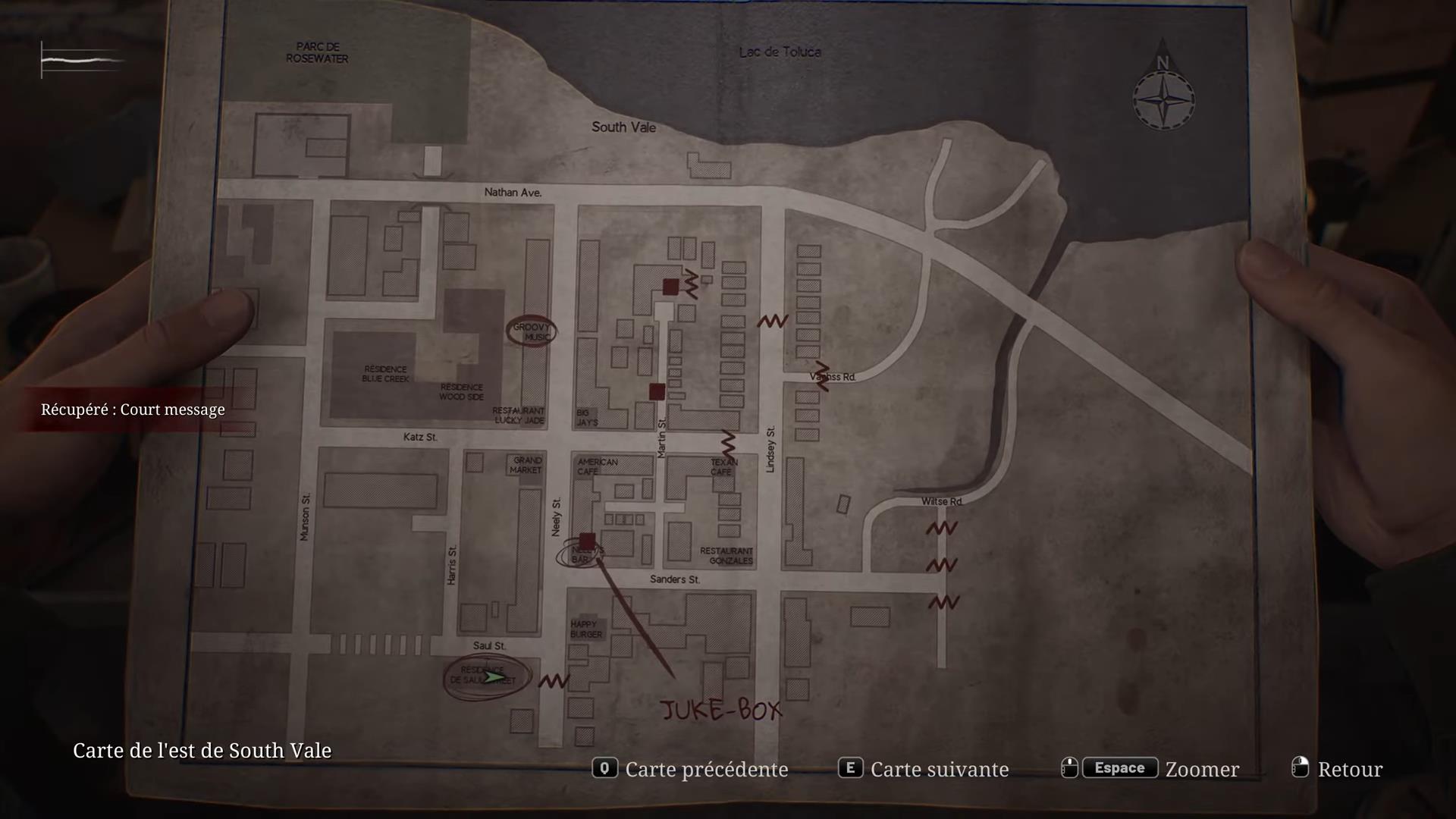Select the Happy Burger building
The height and width of the screenshot is (819, 1456).
(x=585, y=628)
